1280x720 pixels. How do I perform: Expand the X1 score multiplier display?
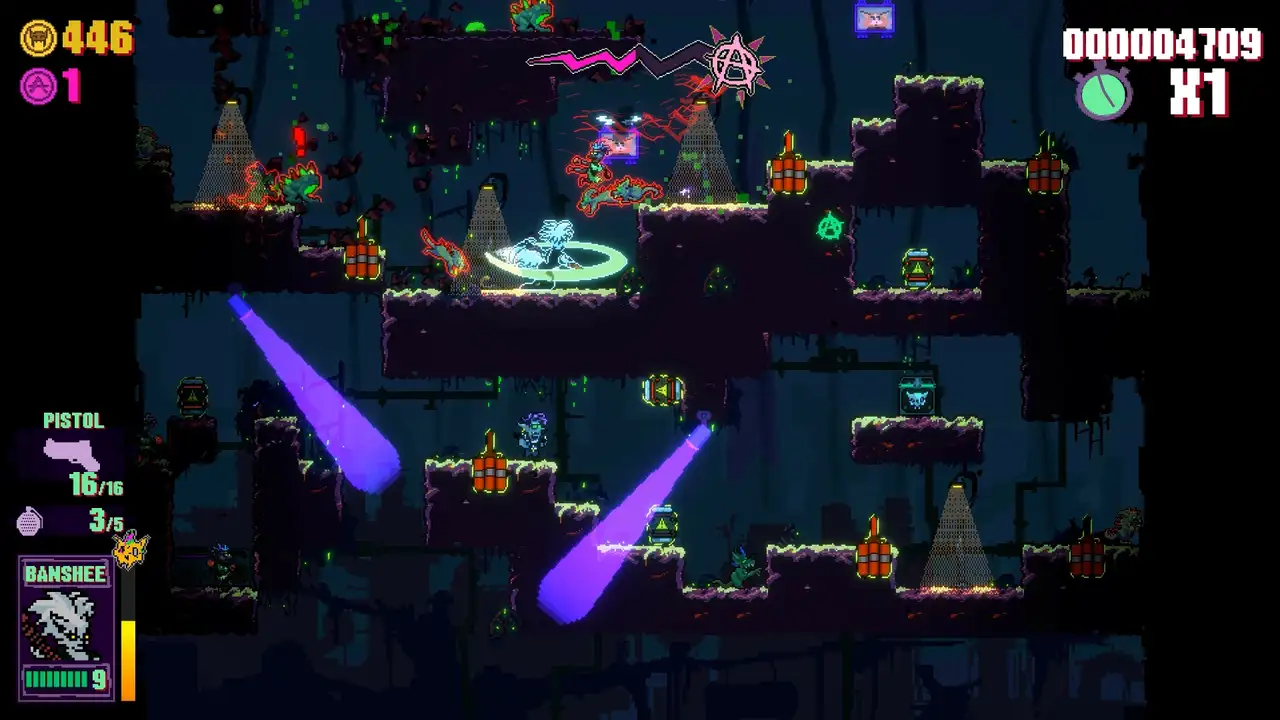pyautogui.click(x=1199, y=91)
